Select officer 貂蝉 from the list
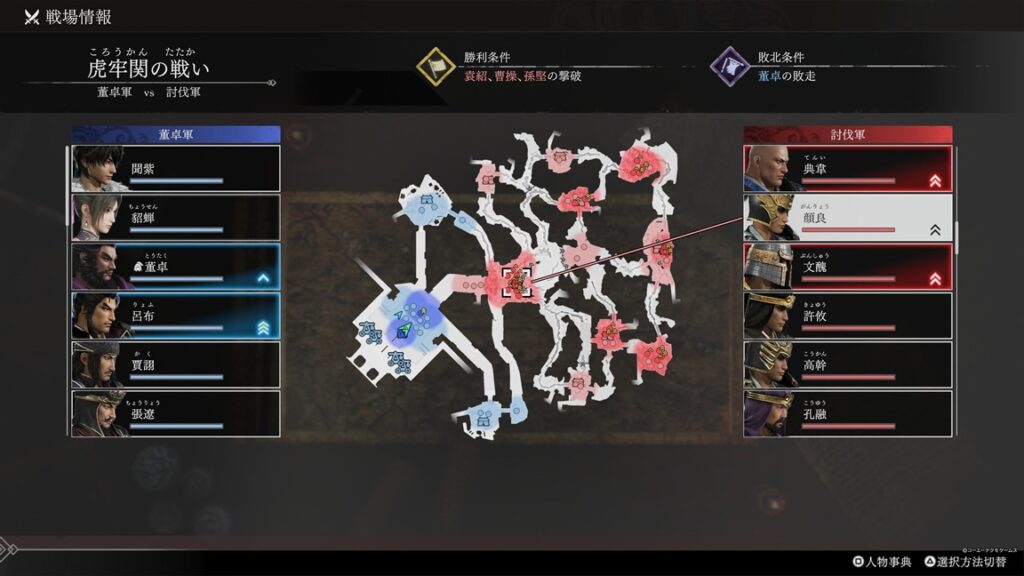Image resolution: width=1024 pixels, height=576 pixels. [176, 217]
